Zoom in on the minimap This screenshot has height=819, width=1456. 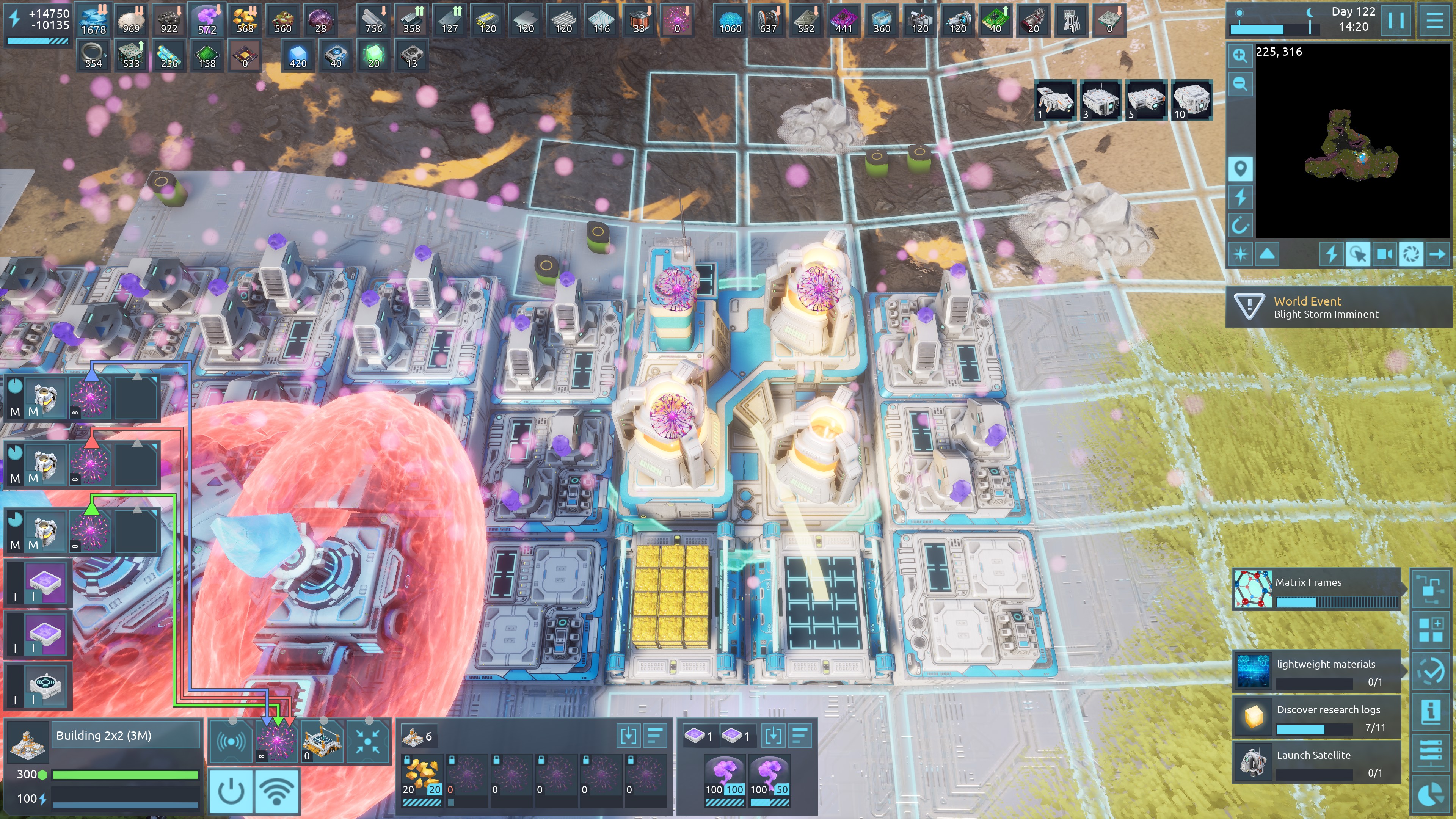click(x=1240, y=55)
